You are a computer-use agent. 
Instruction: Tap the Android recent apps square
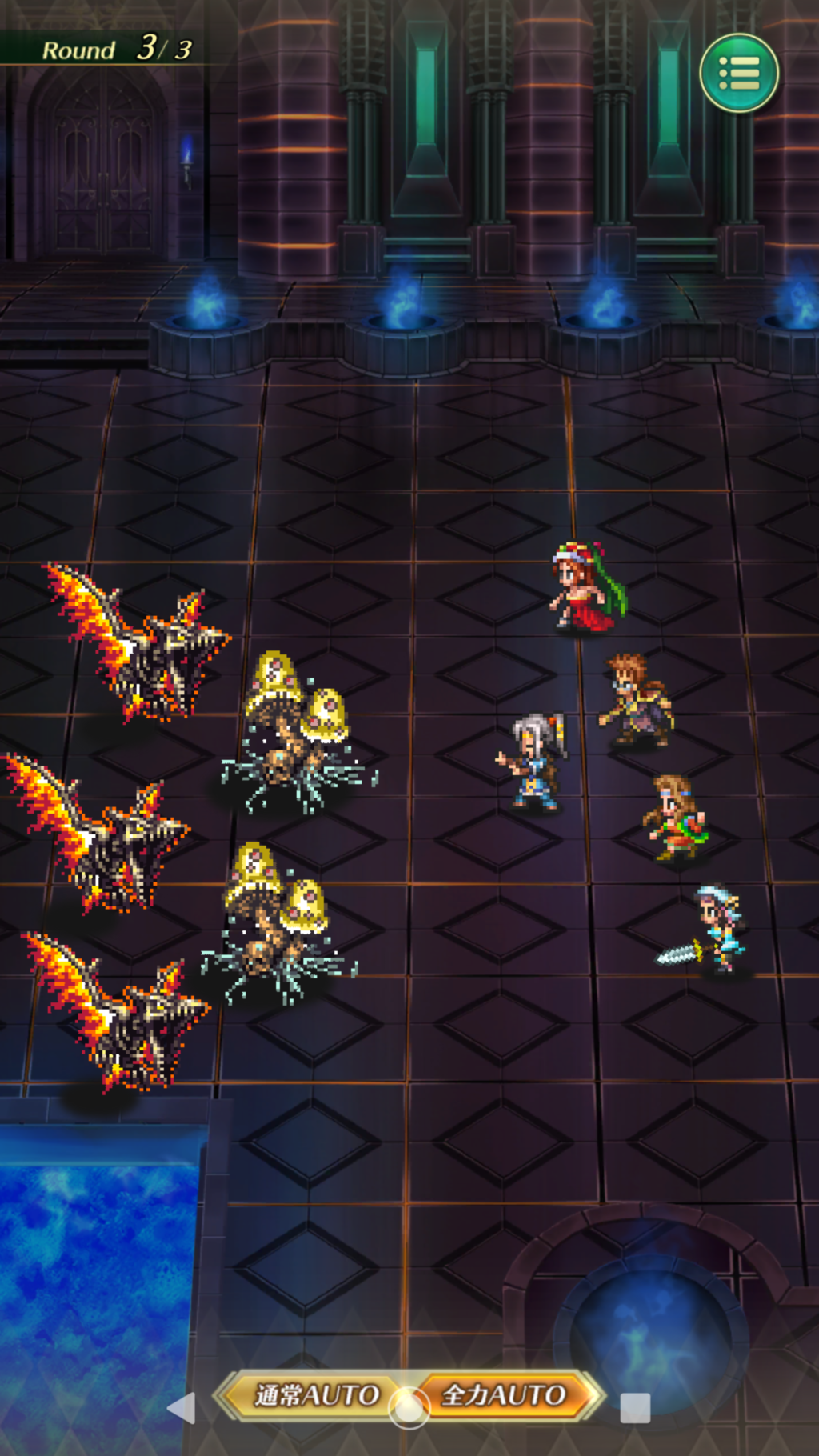coord(635,1408)
